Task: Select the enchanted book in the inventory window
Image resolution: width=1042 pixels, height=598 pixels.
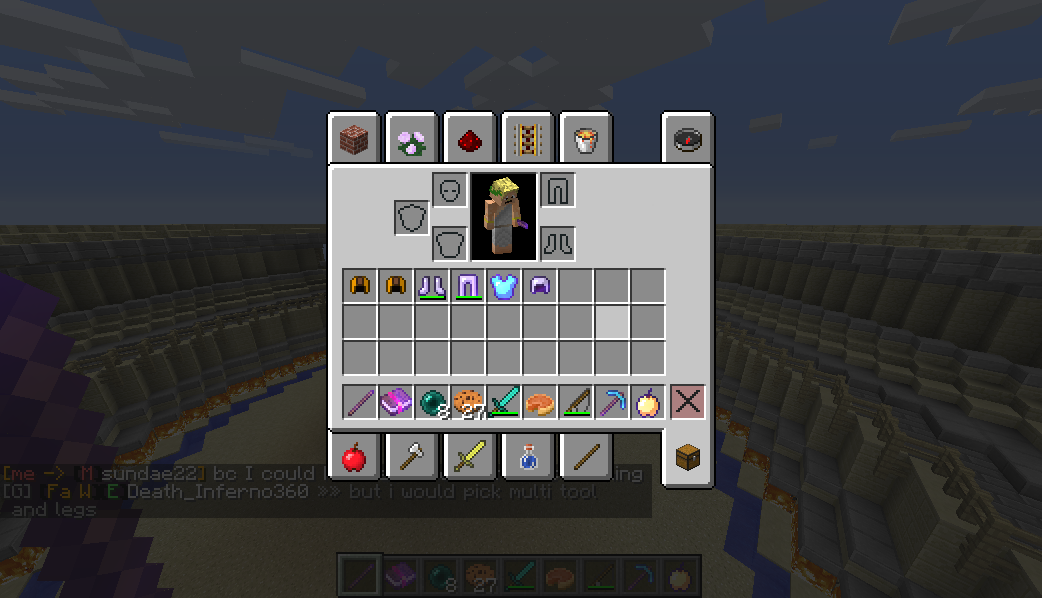Action: pyautogui.click(x=396, y=402)
